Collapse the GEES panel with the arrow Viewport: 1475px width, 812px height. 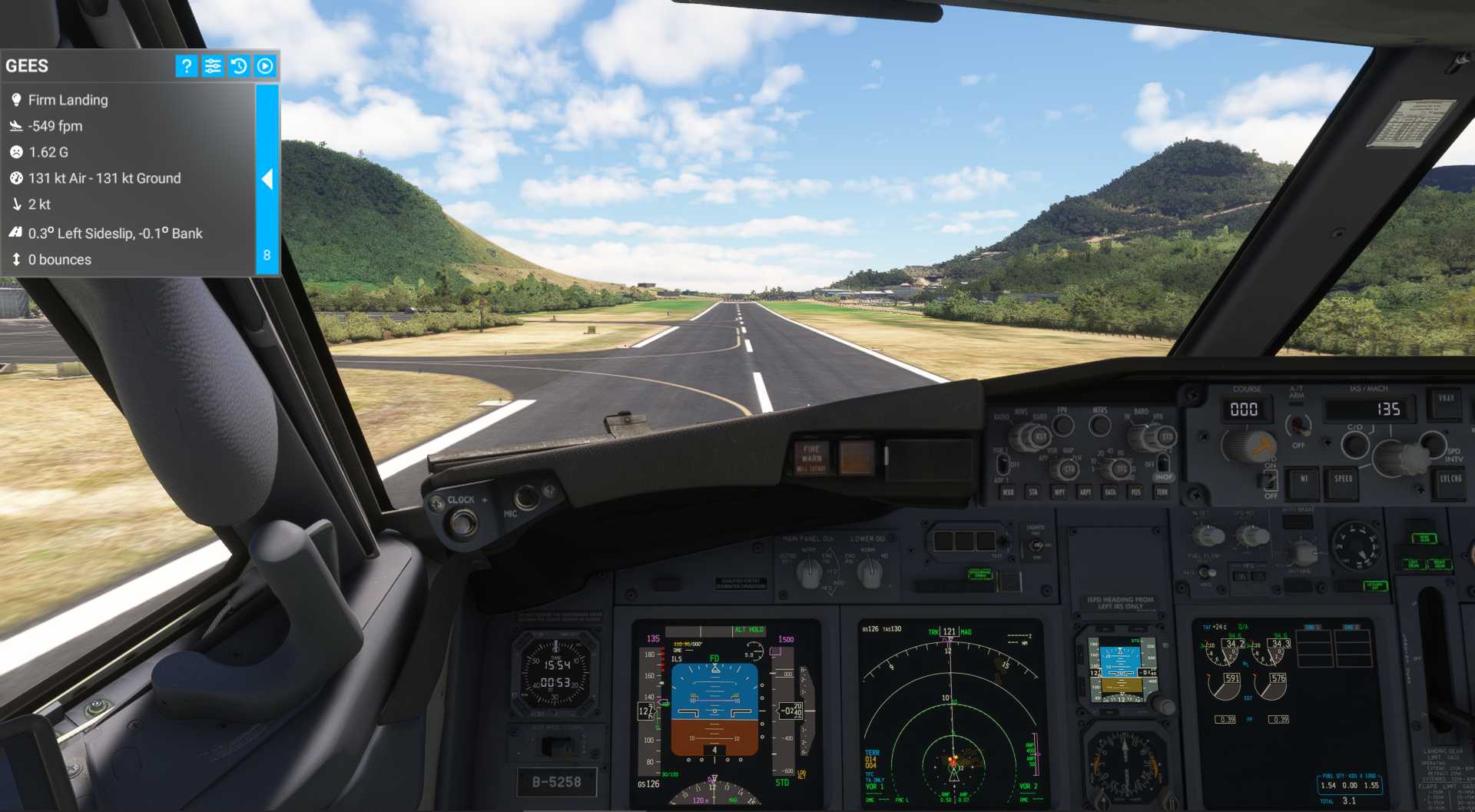[267, 180]
